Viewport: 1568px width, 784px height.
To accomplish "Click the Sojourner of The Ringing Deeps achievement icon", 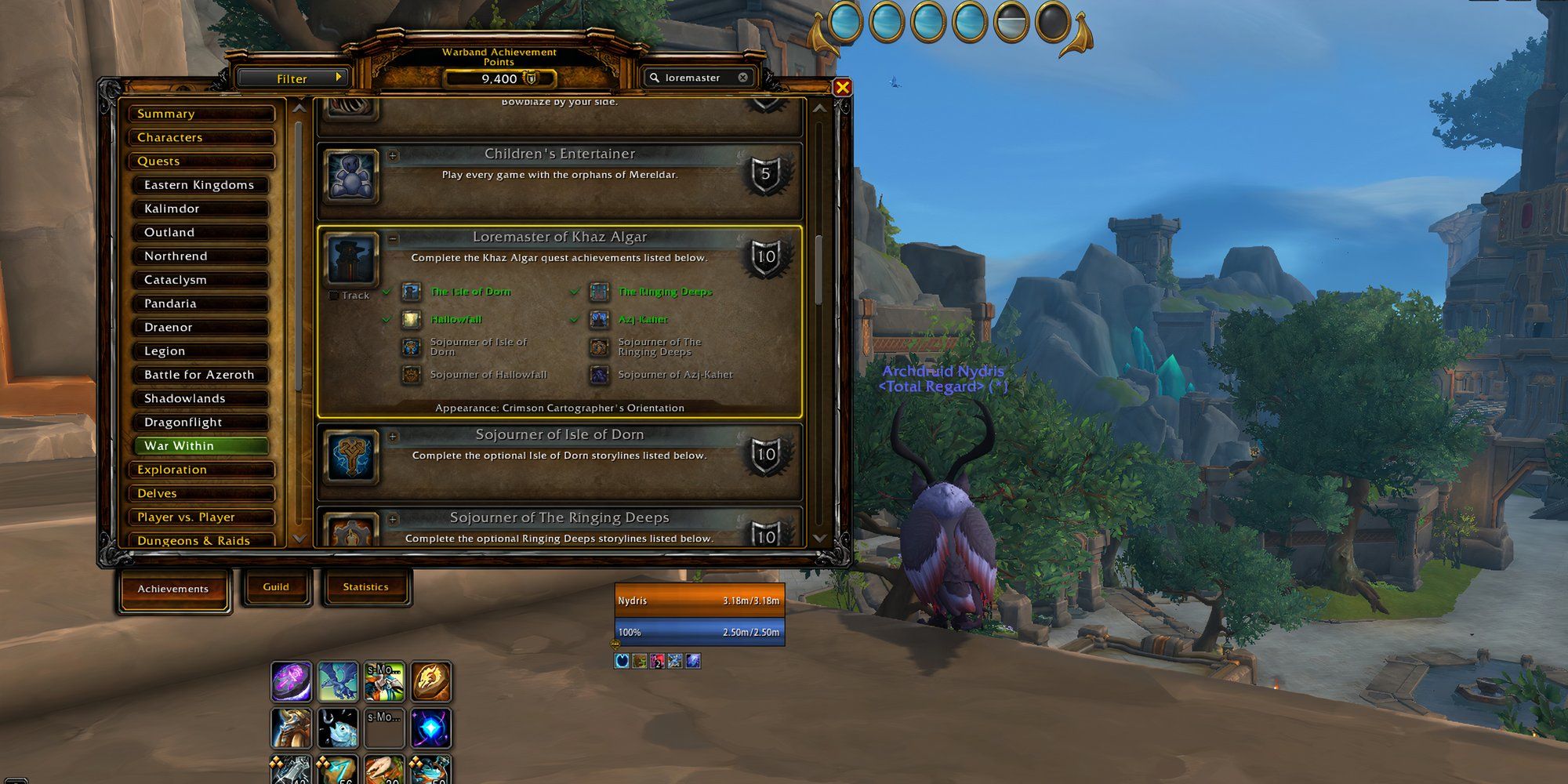I will click(351, 533).
